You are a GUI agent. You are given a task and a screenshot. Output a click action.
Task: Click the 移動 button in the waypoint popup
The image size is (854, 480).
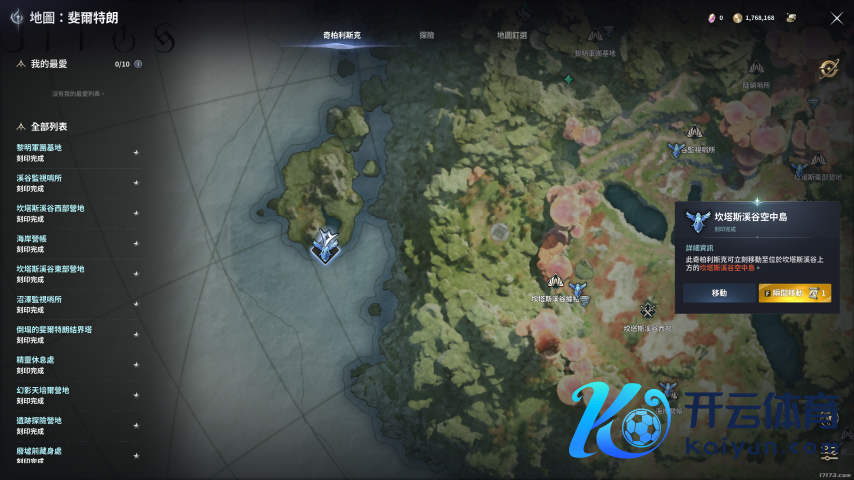(719, 293)
